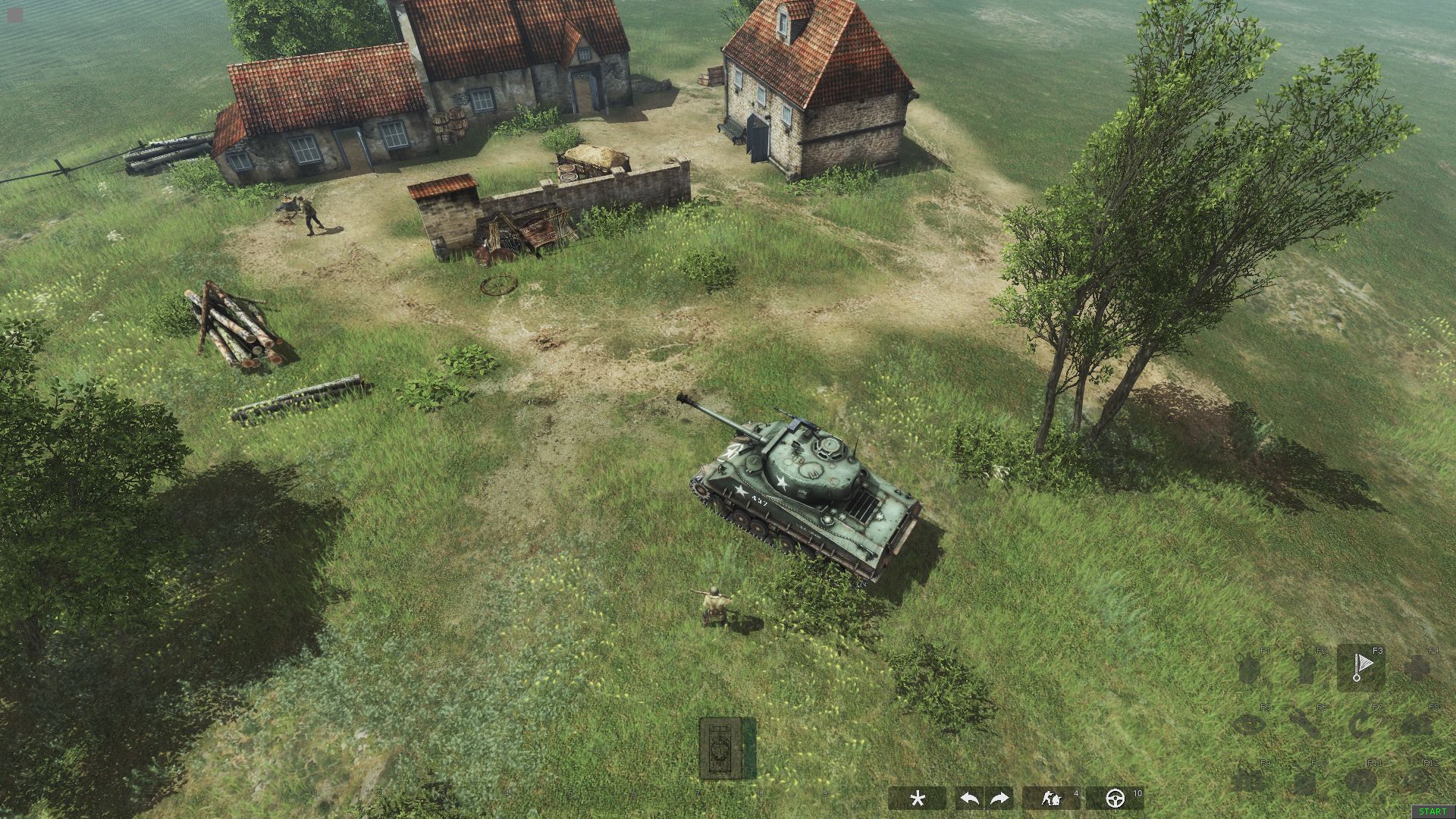The image size is (1456, 819).
Task: Click the F11 round gear command
Action: click(1362, 780)
